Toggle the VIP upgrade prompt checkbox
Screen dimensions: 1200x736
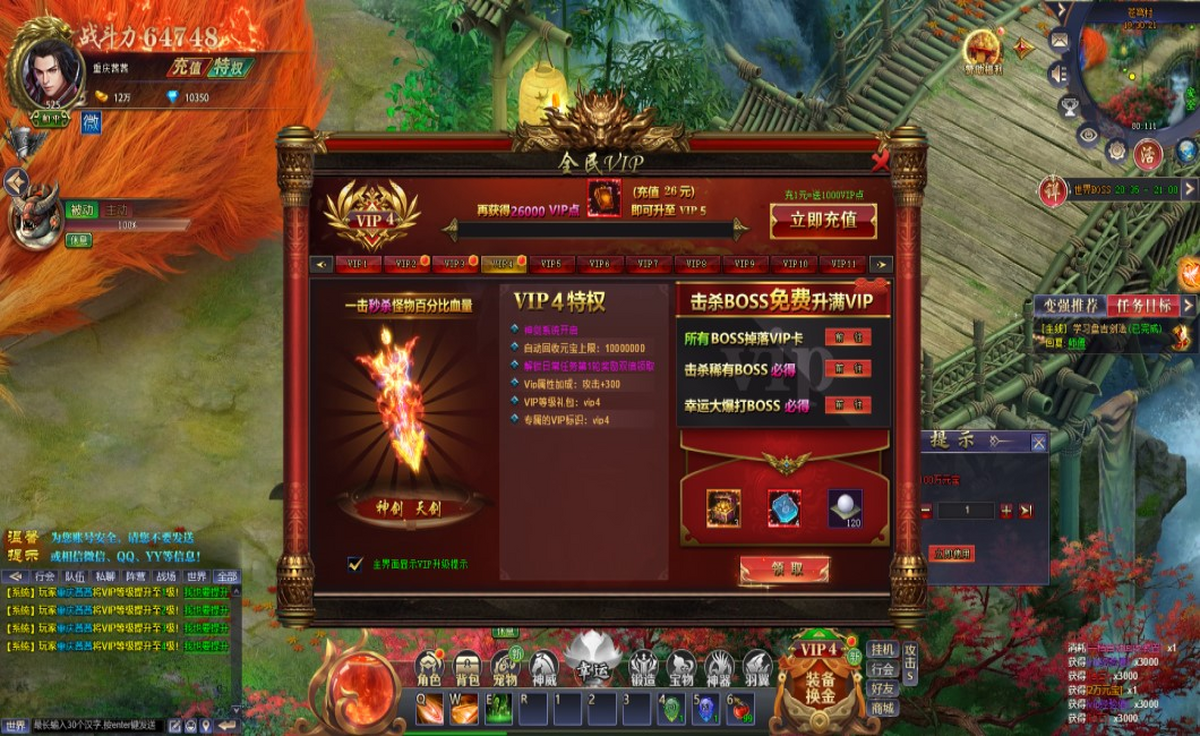click(355, 564)
